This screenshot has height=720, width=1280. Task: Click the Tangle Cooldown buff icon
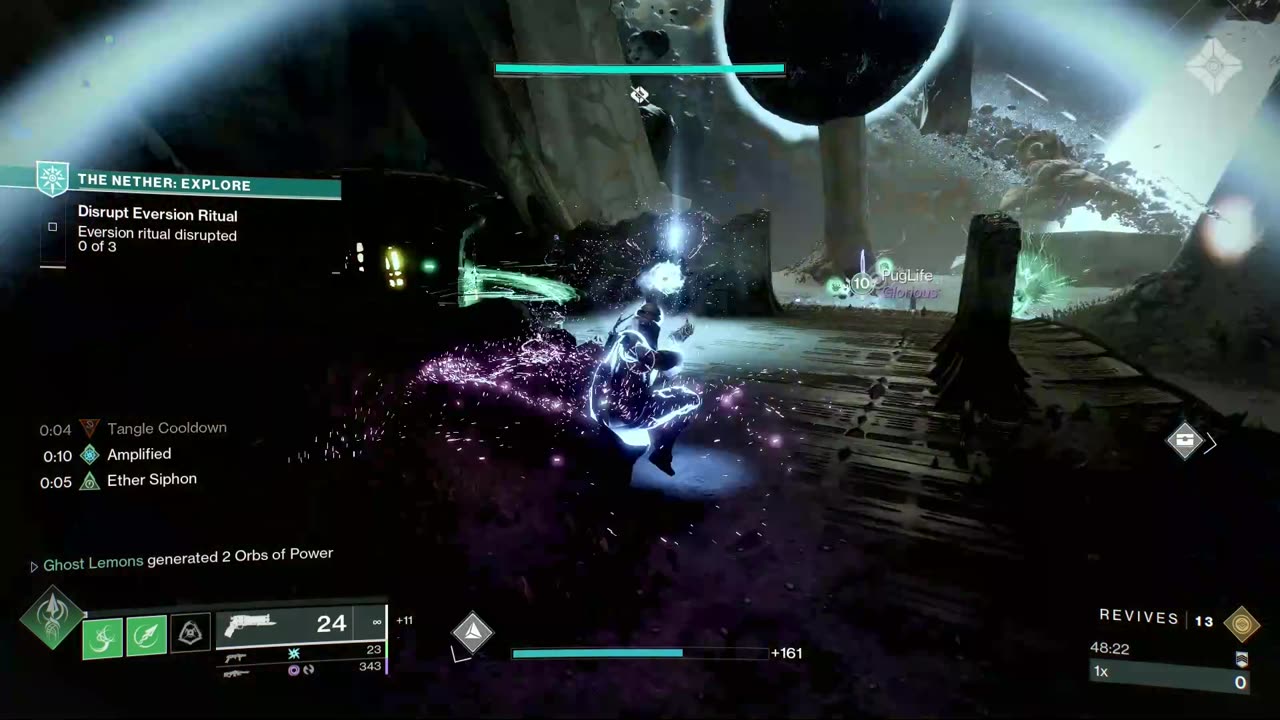point(90,428)
